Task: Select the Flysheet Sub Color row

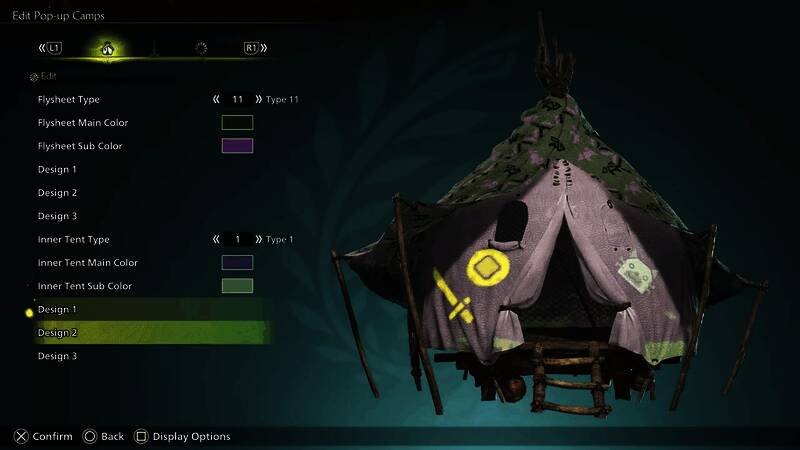Action: (80, 146)
